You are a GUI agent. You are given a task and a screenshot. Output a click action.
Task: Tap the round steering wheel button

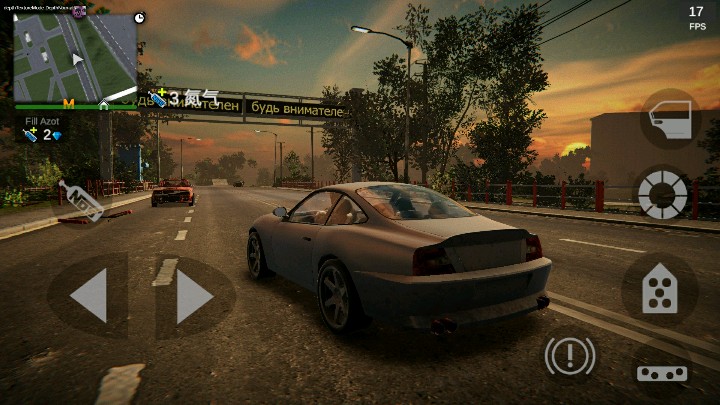click(x=663, y=192)
